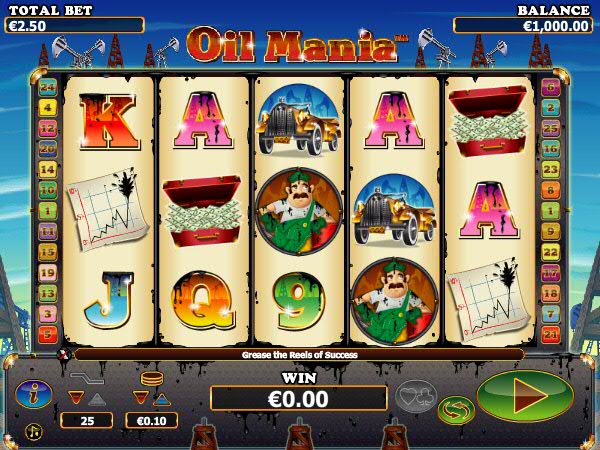600x450 pixels.
Task: Choose payline 23 marker
Action: [x=550, y=170]
